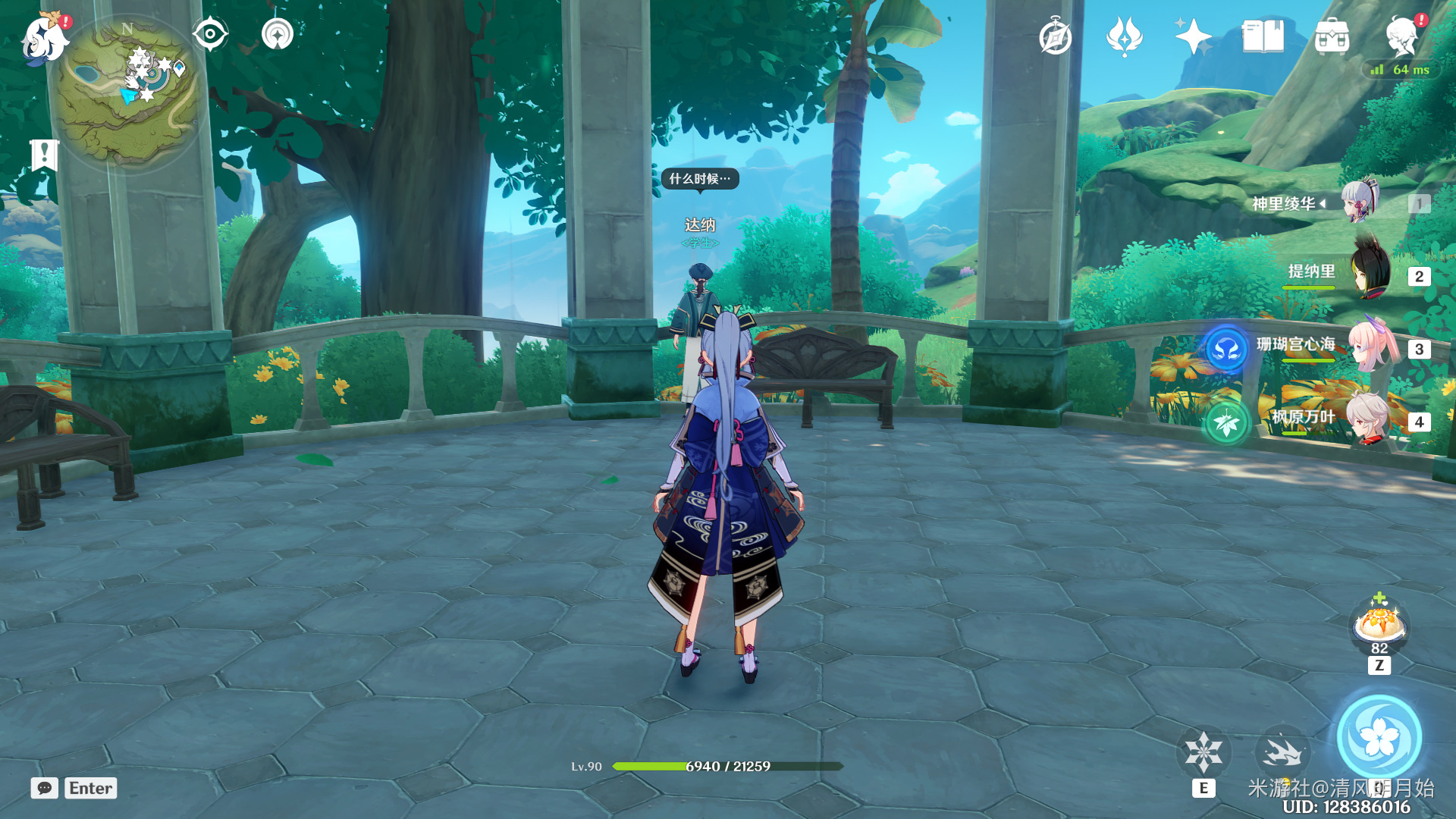1456x819 pixels.
Task: Activate the snowflake elemental skill
Action: tap(1203, 752)
